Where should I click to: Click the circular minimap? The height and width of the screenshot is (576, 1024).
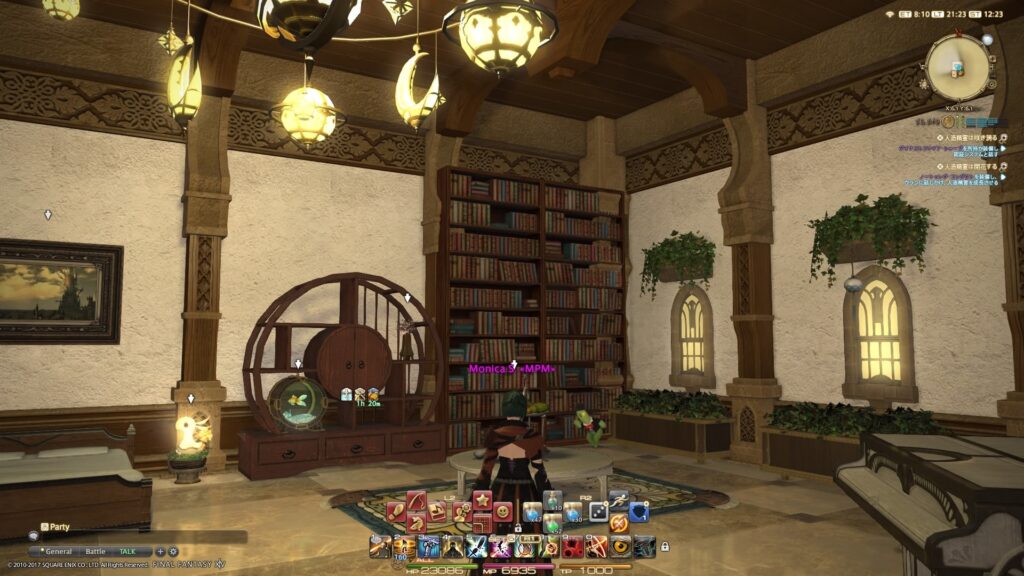958,67
